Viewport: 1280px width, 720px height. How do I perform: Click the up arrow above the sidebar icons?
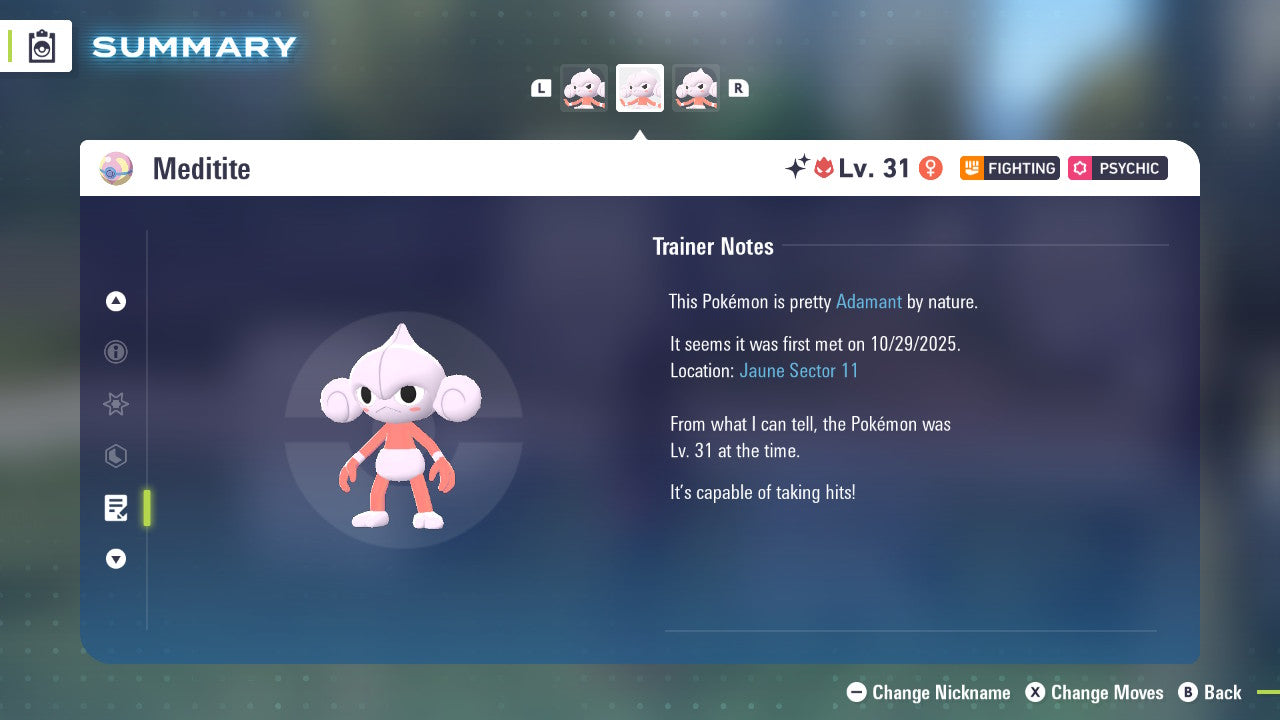click(x=115, y=301)
